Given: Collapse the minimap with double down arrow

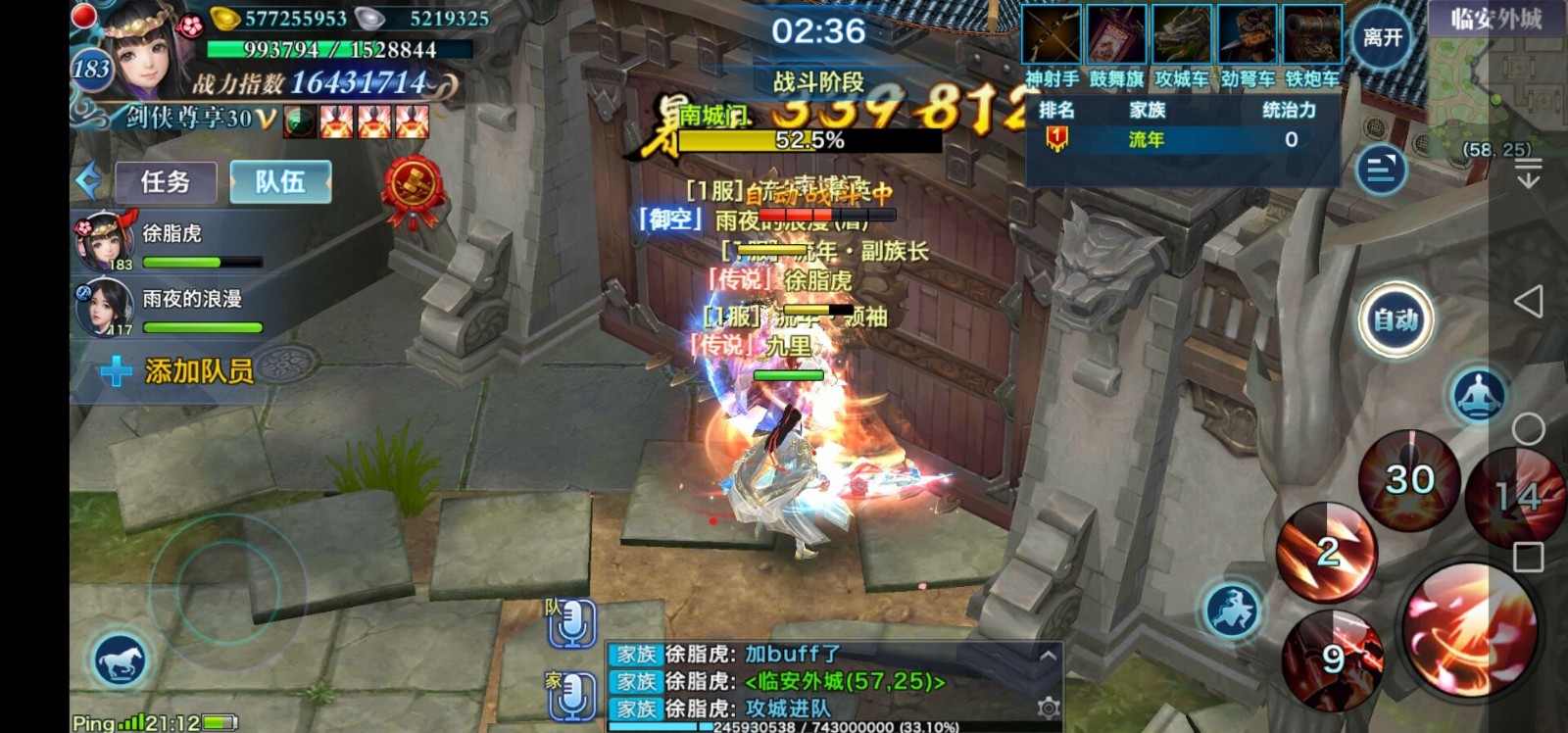Looking at the screenshot, I should click(1527, 174).
